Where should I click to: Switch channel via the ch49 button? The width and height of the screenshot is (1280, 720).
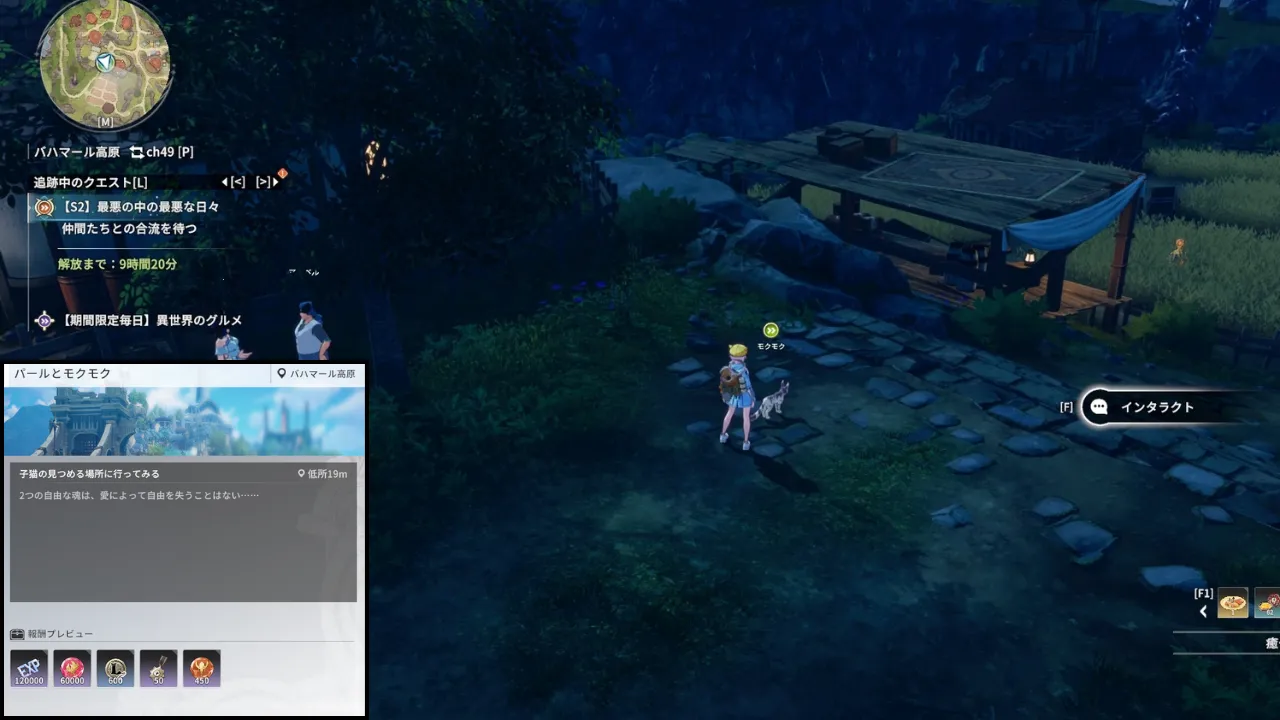pyautogui.click(x=161, y=152)
